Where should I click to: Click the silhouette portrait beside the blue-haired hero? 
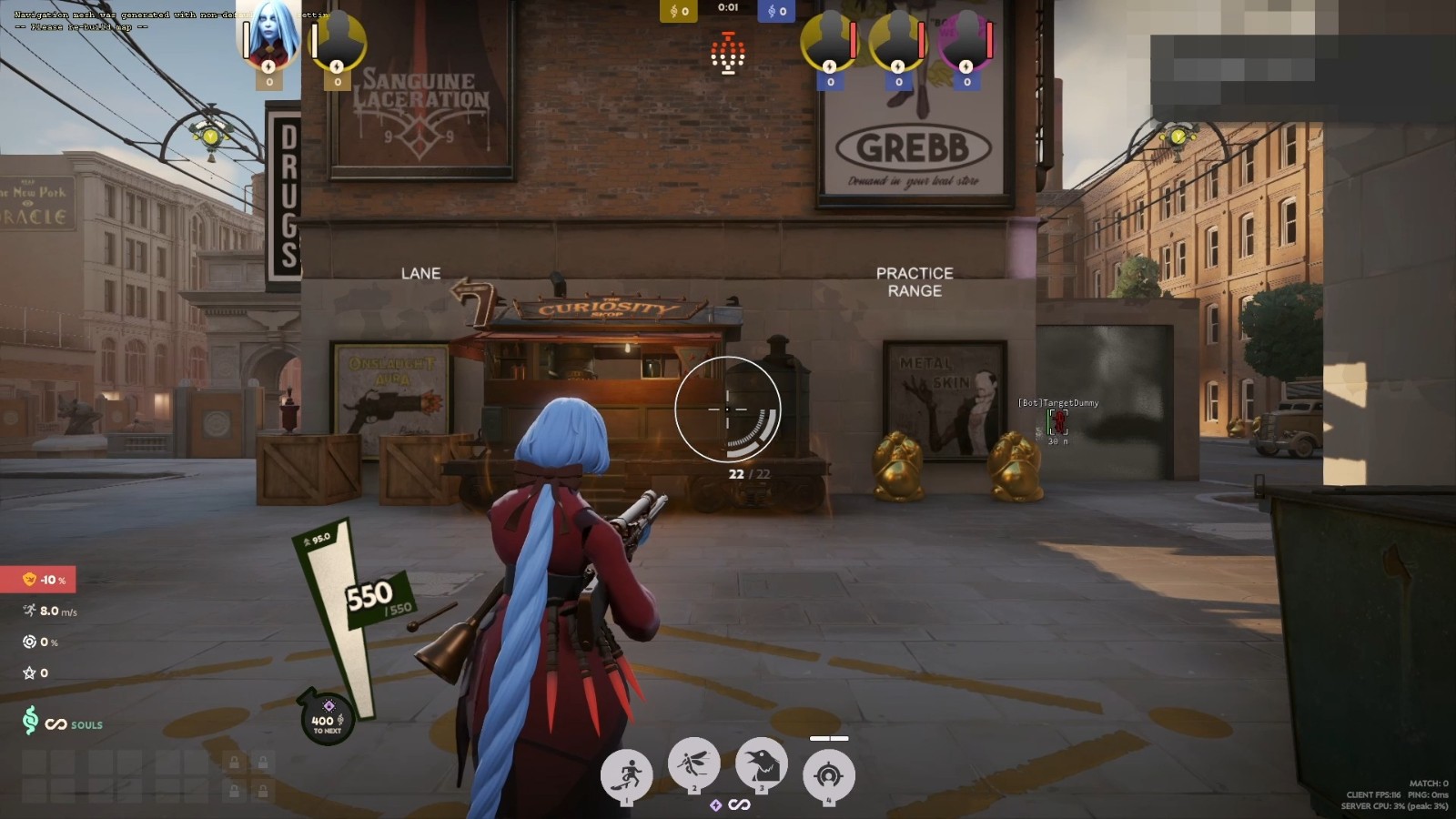coord(339,39)
